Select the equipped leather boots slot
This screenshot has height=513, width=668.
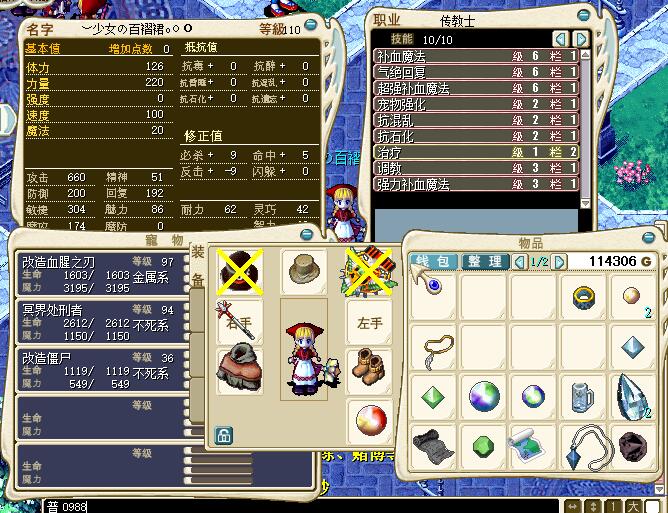(367, 364)
